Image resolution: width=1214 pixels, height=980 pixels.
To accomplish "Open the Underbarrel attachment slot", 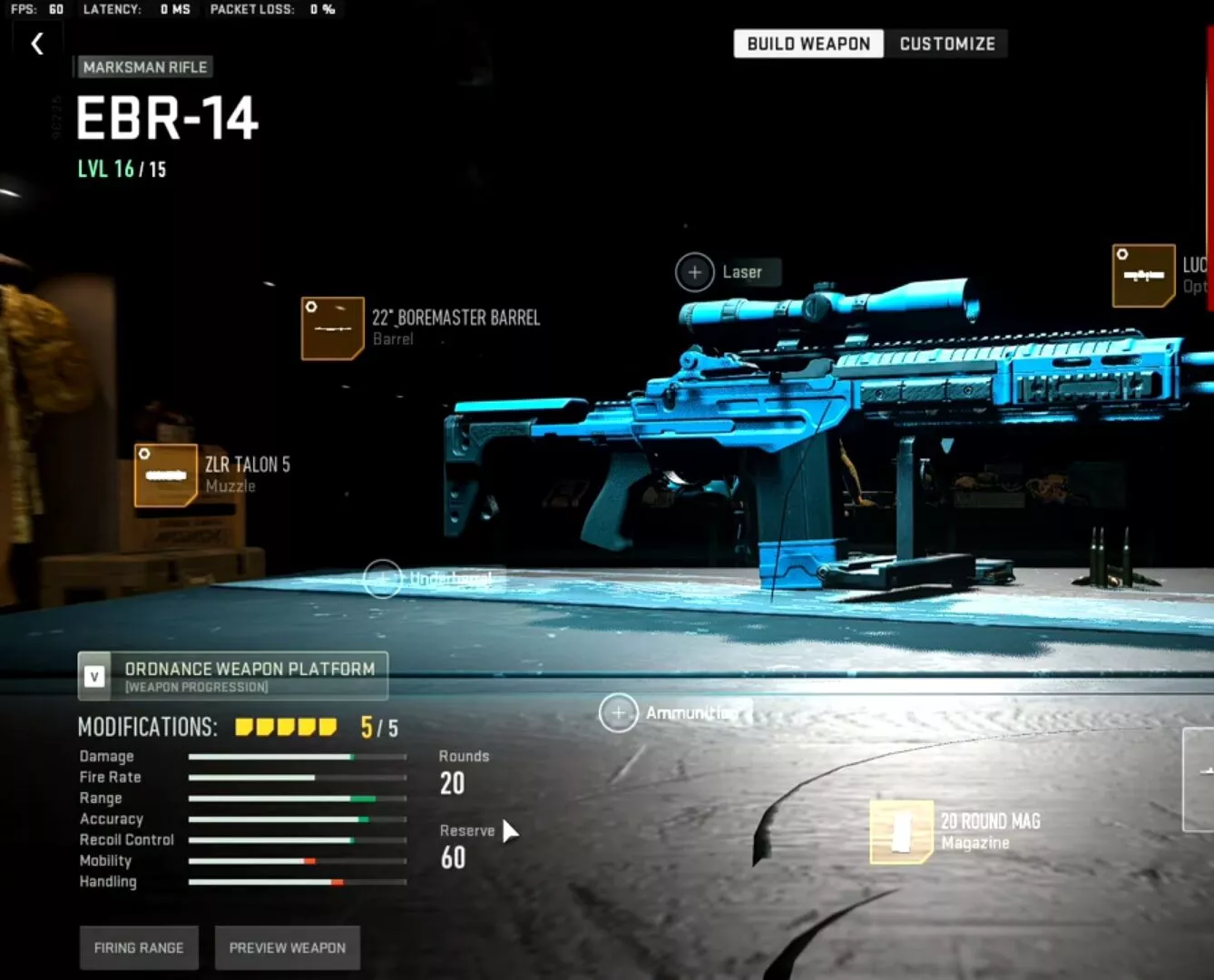I will tap(384, 578).
